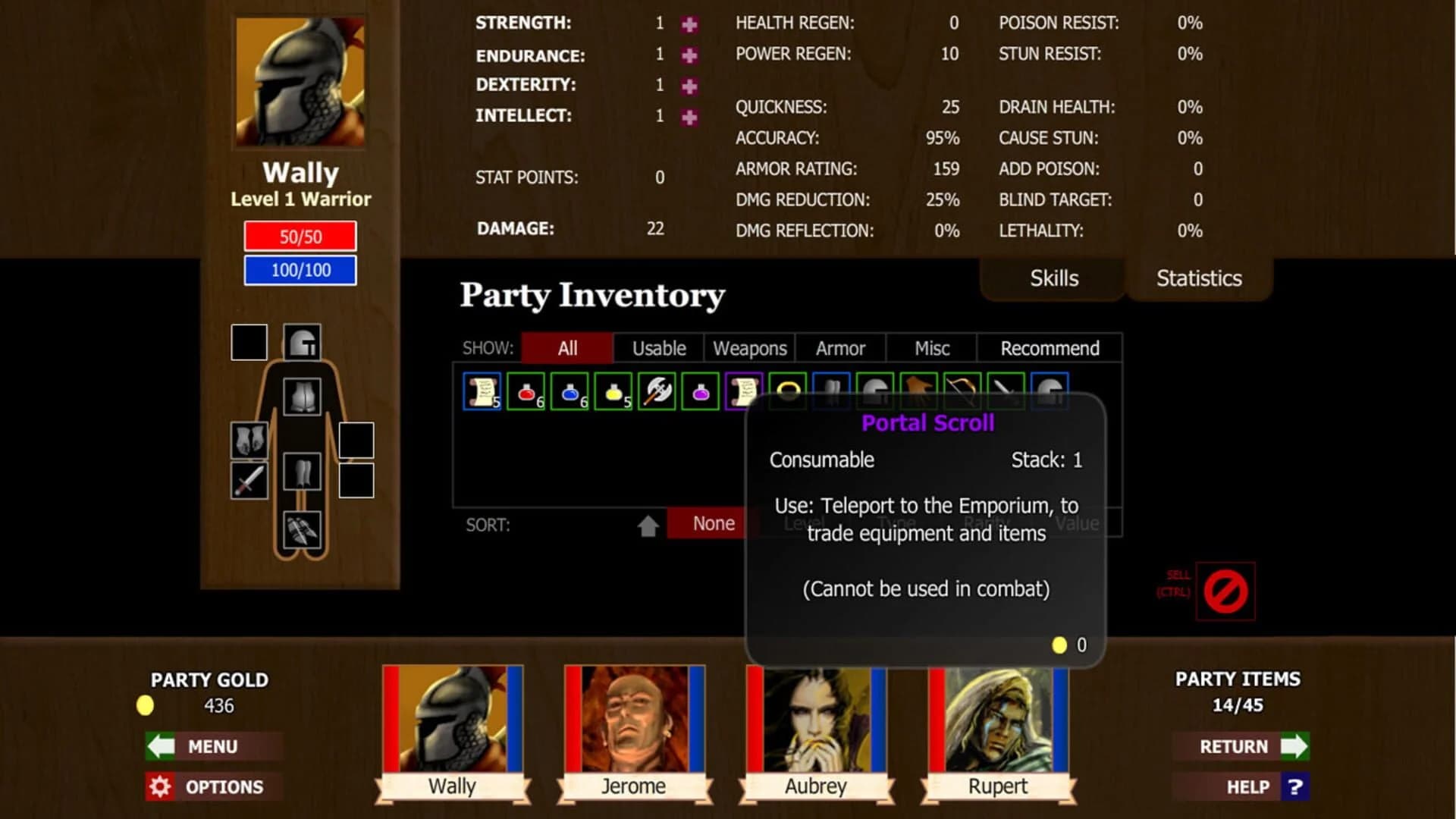Switch to the Statistics tab

point(1198,278)
